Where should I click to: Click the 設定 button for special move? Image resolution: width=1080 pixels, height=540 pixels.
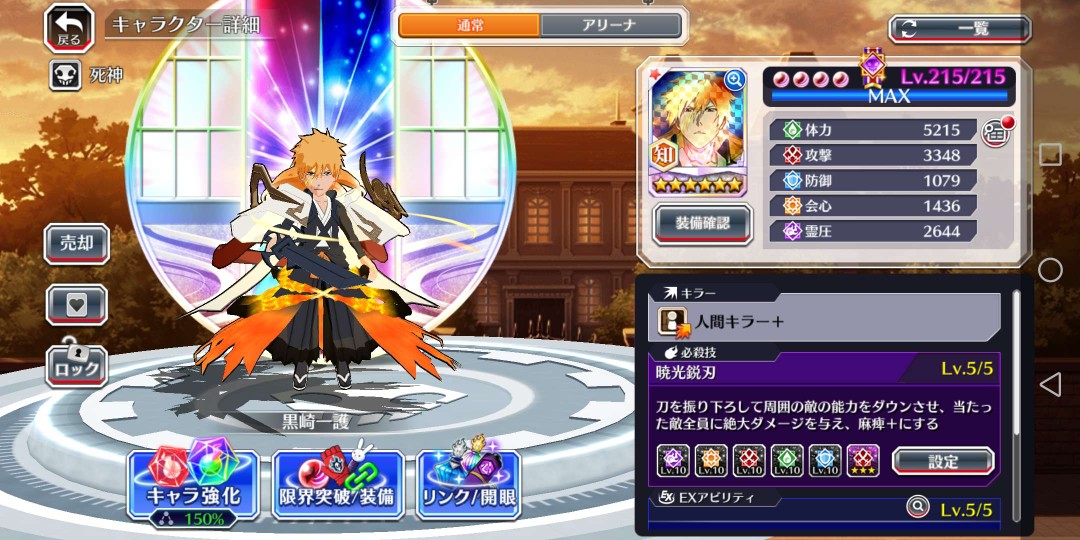pos(942,461)
